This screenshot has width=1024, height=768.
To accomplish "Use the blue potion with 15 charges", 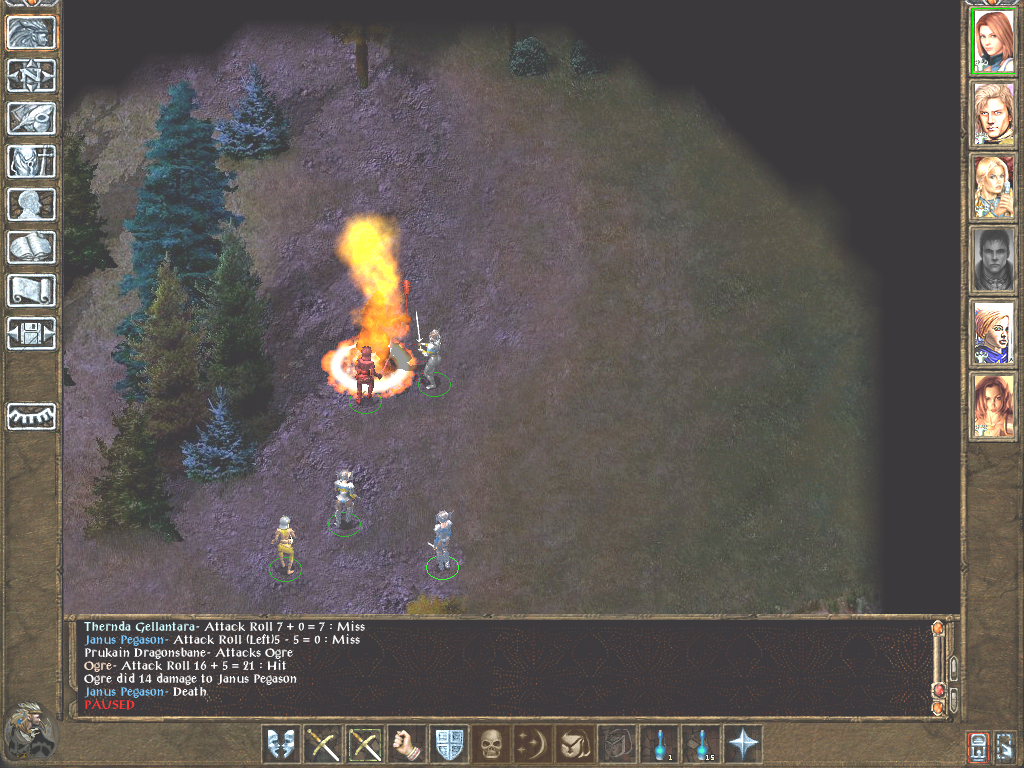I will [x=701, y=744].
